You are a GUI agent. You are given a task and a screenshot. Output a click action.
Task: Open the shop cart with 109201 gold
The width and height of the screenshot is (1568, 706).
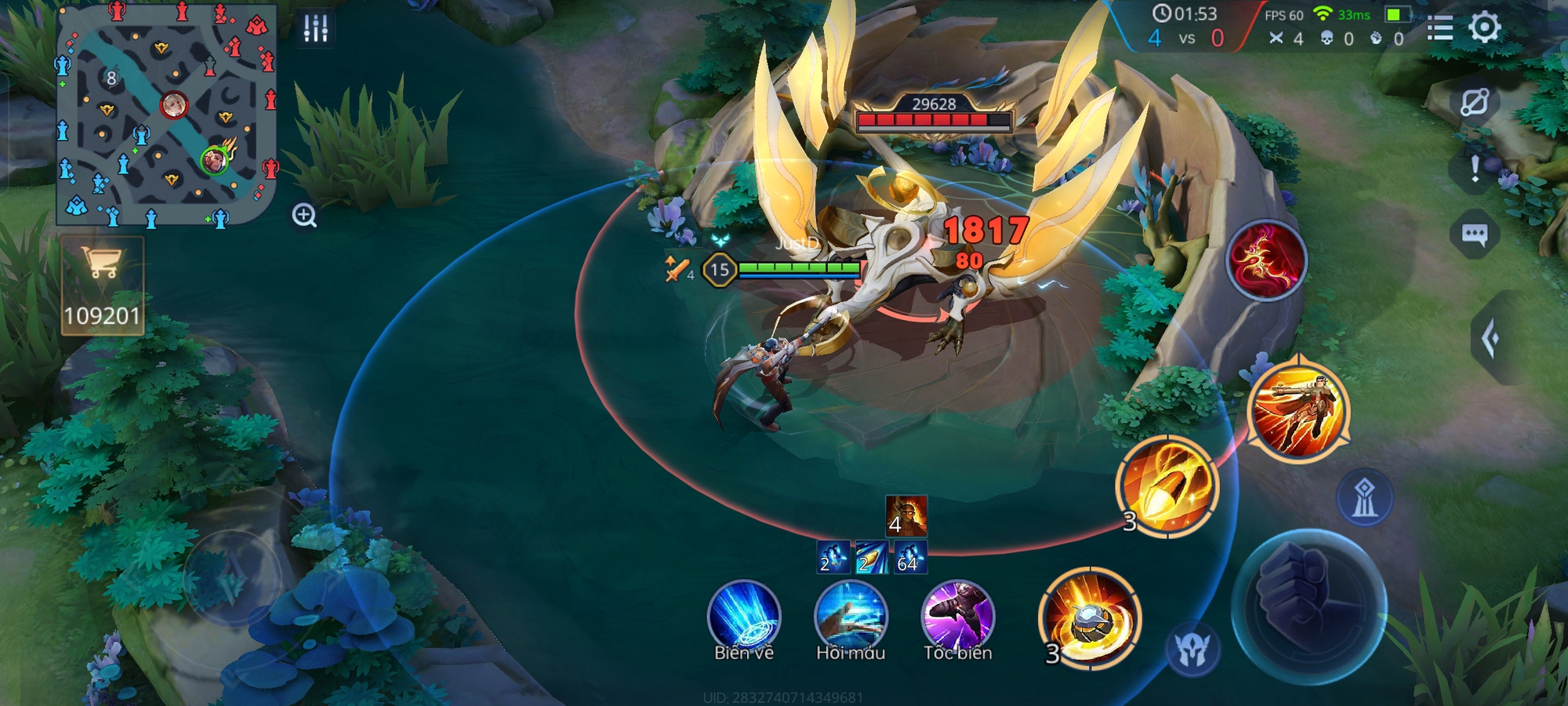[103, 286]
